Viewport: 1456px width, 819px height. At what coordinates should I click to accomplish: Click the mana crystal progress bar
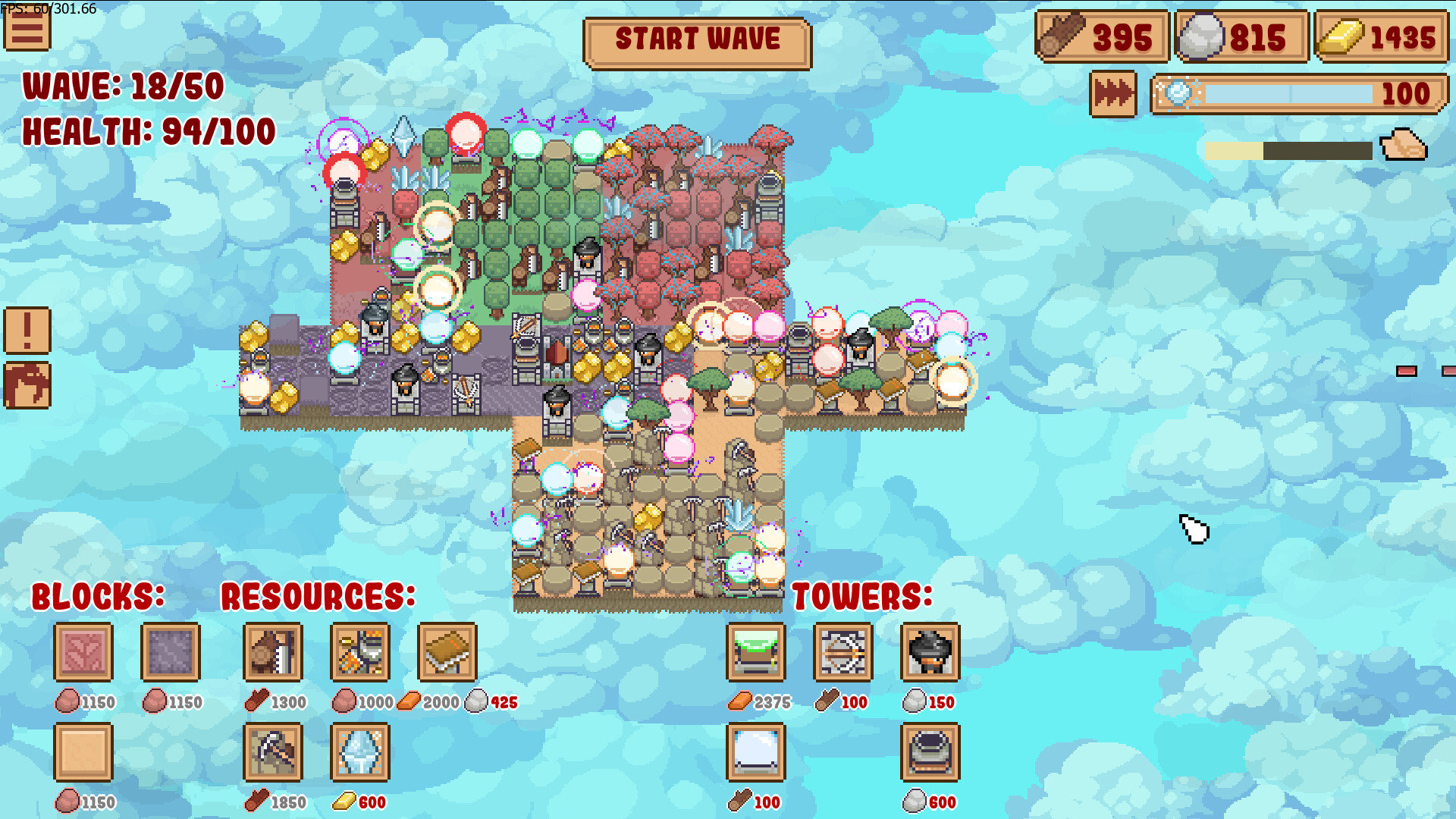(x=1289, y=94)
